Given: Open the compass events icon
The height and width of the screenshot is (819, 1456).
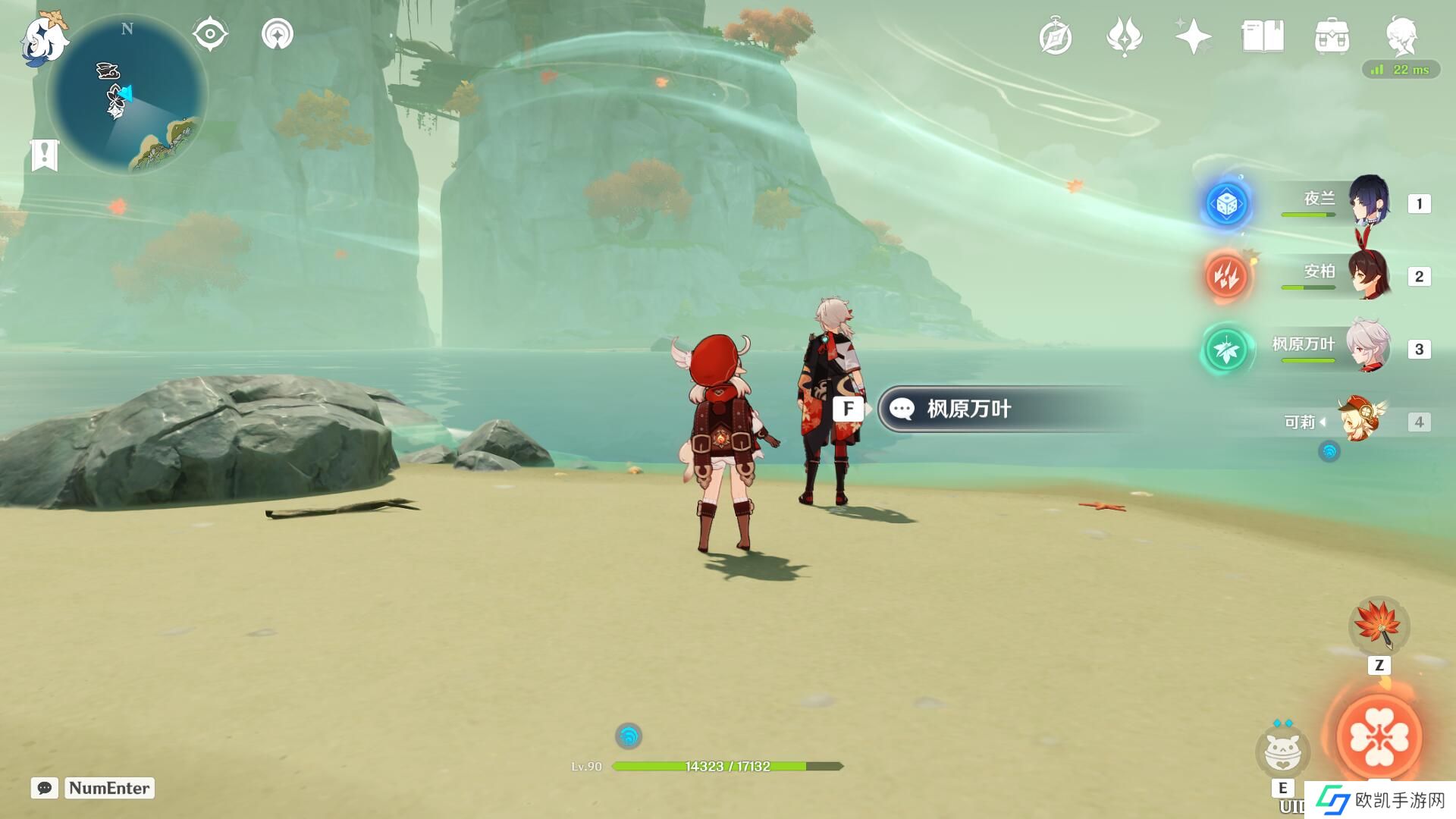Looking at the screenshot, I should pos(1055,37).
